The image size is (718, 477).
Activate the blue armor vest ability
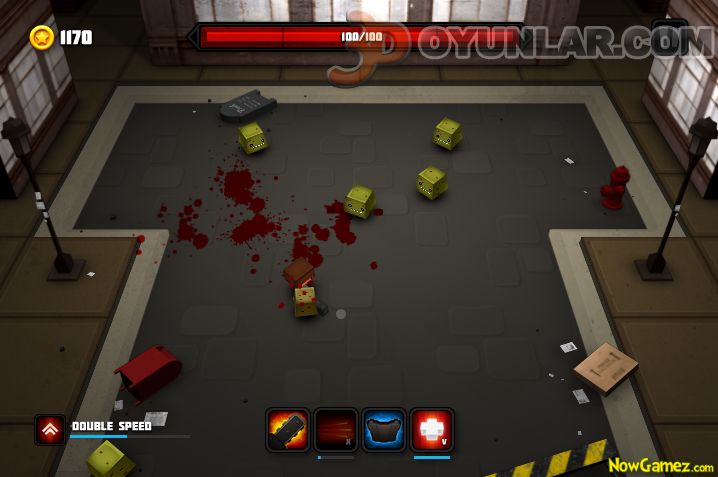point(384,430)
